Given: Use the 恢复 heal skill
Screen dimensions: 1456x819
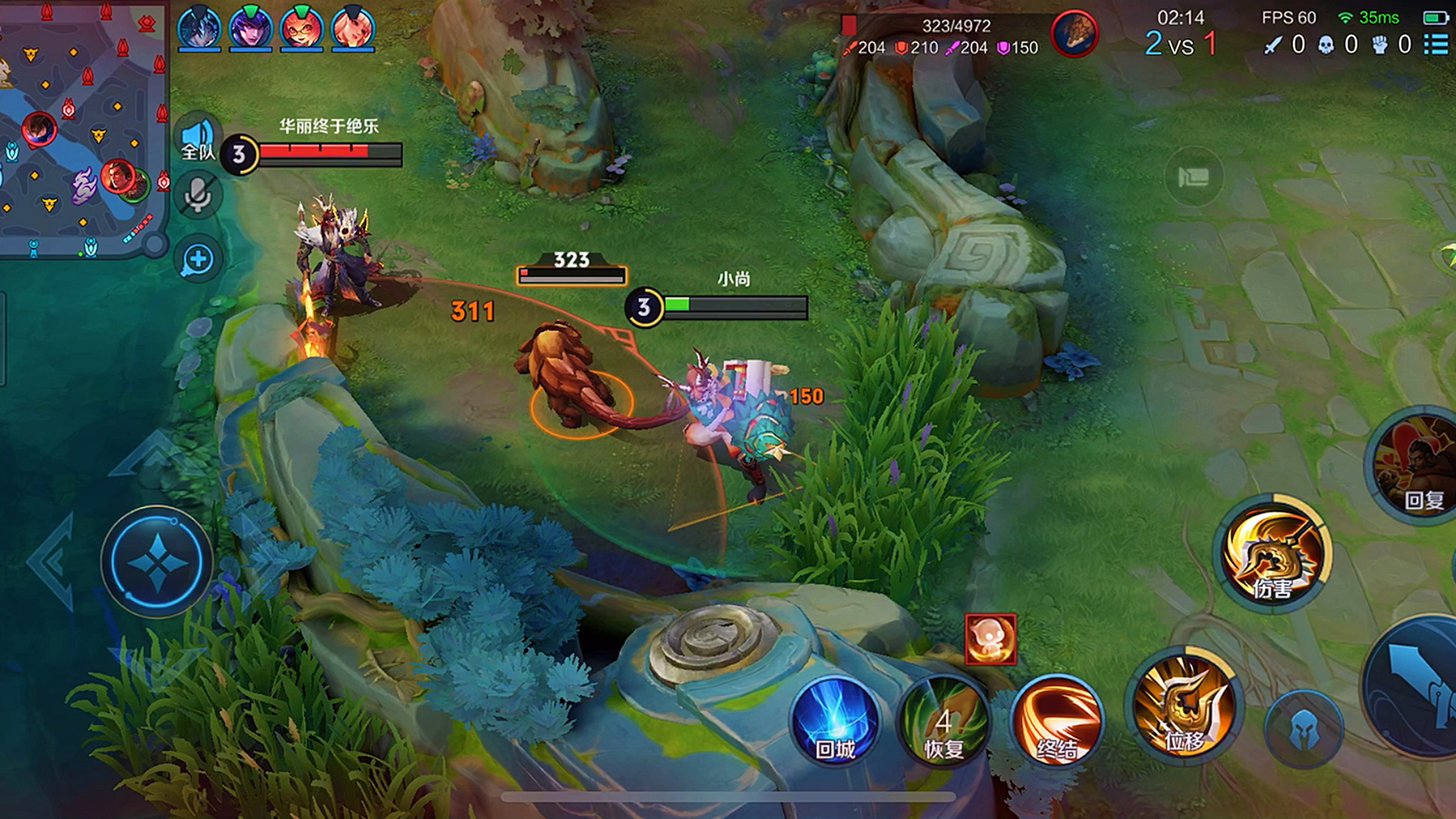Looking at the screenshot, I should click(x=943, y=721).
